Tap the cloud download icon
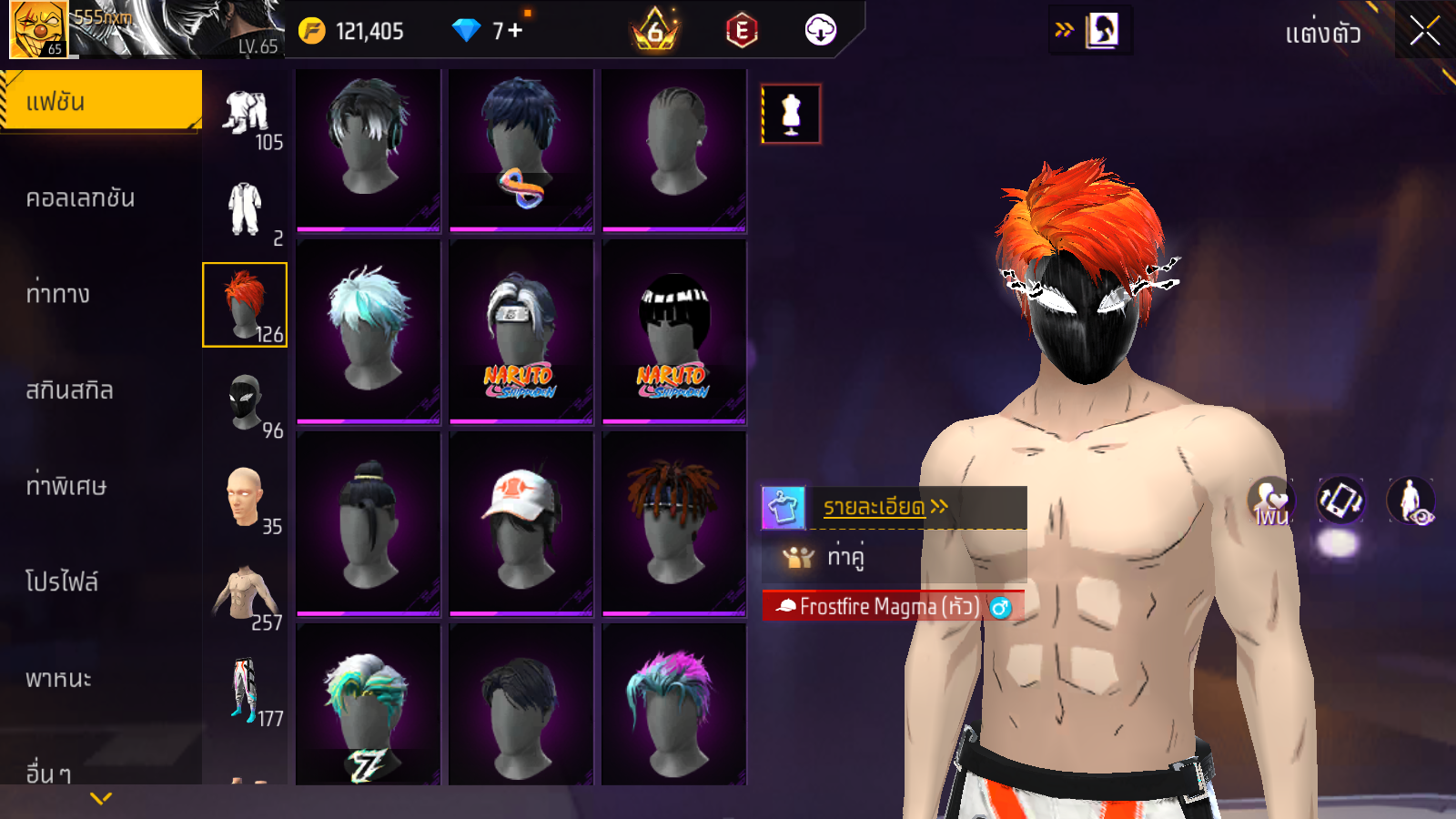 tap(820, 31)
